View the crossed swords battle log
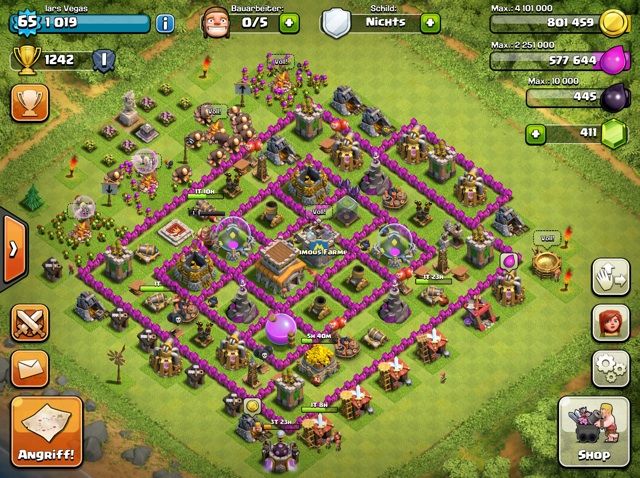 pyautogui.click(x=28, y=324)
